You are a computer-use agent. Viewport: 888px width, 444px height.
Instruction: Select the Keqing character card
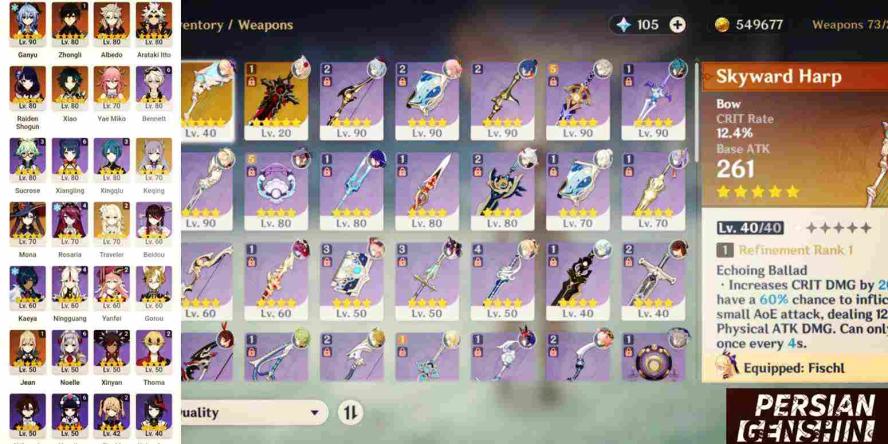pyautogui.click(x=154, y=160)
